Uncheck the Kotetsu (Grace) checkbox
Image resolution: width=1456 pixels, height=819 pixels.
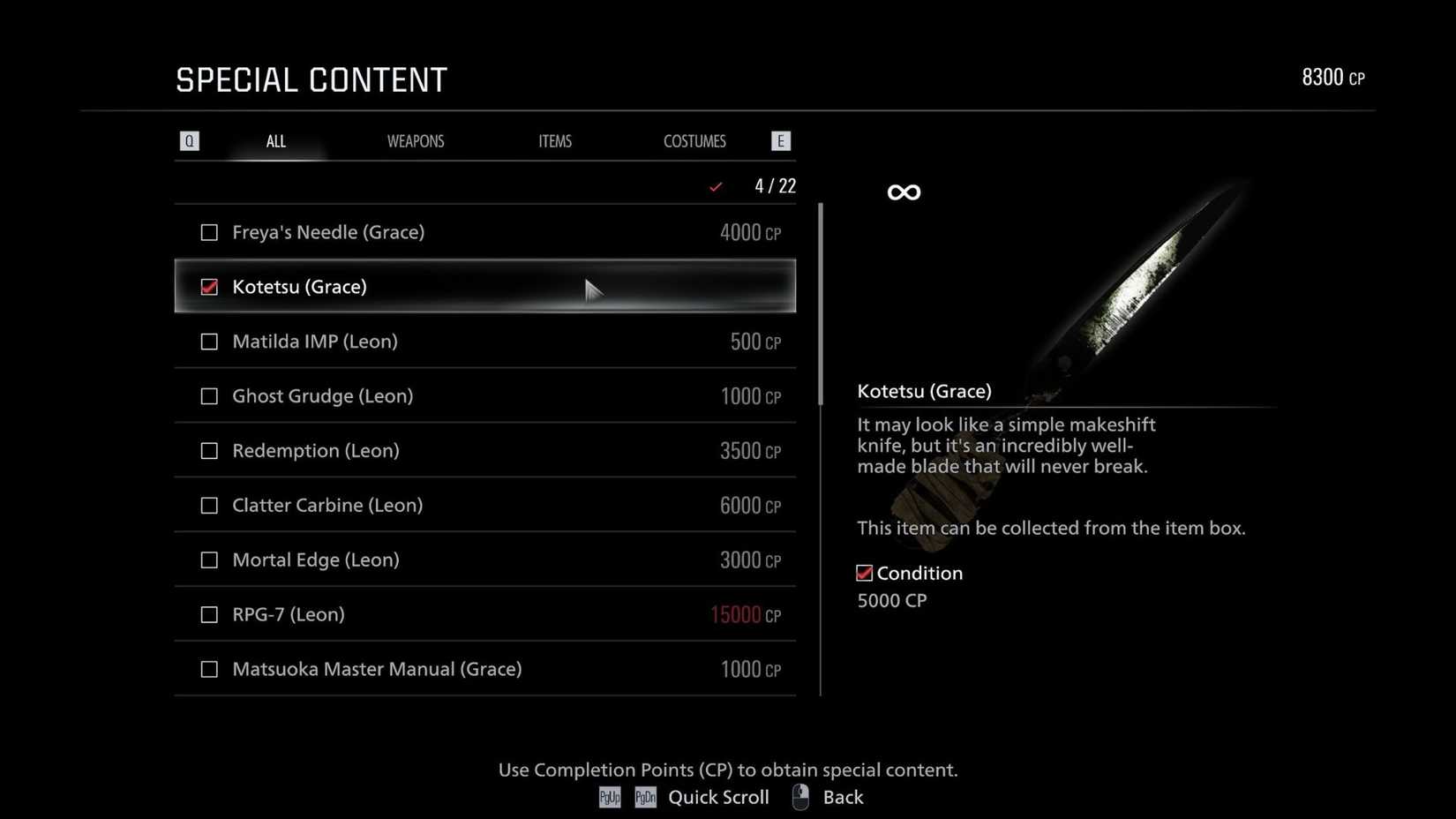(209, 287)
